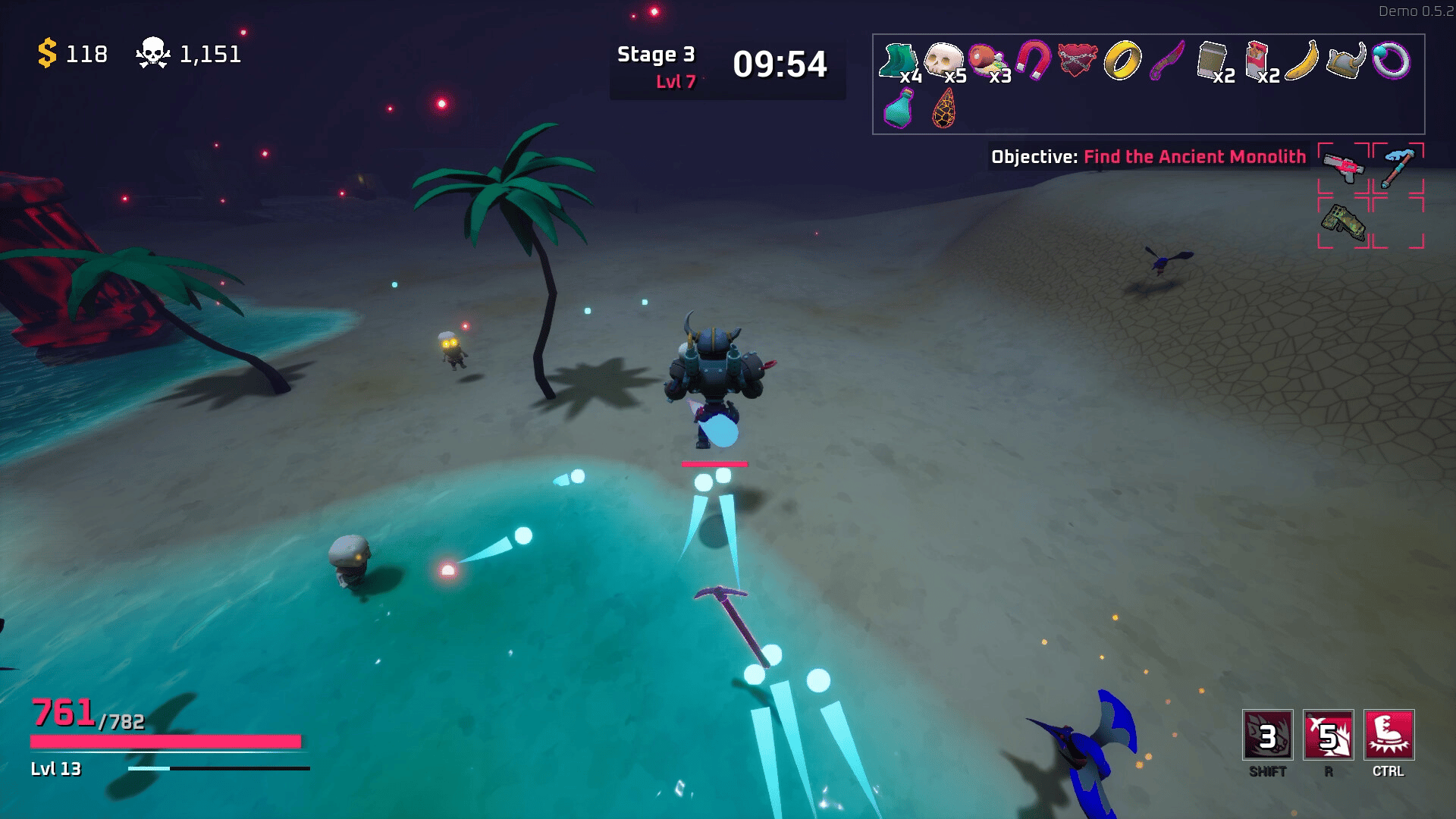1456x819 pixels.
Task: Activate the boar charge ability icon
Action: click(1267, 735)
